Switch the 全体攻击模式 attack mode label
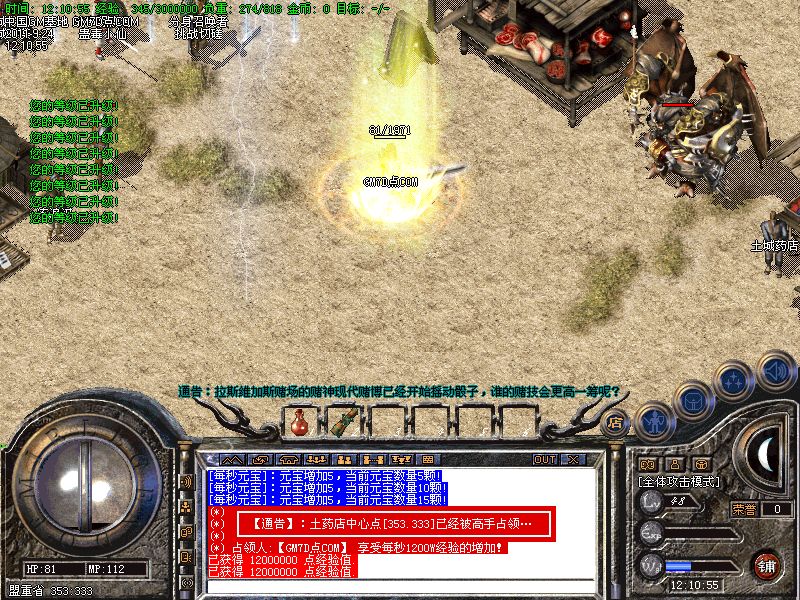The image size is (800, 600). pyautogui.click(x=681, y=481)
